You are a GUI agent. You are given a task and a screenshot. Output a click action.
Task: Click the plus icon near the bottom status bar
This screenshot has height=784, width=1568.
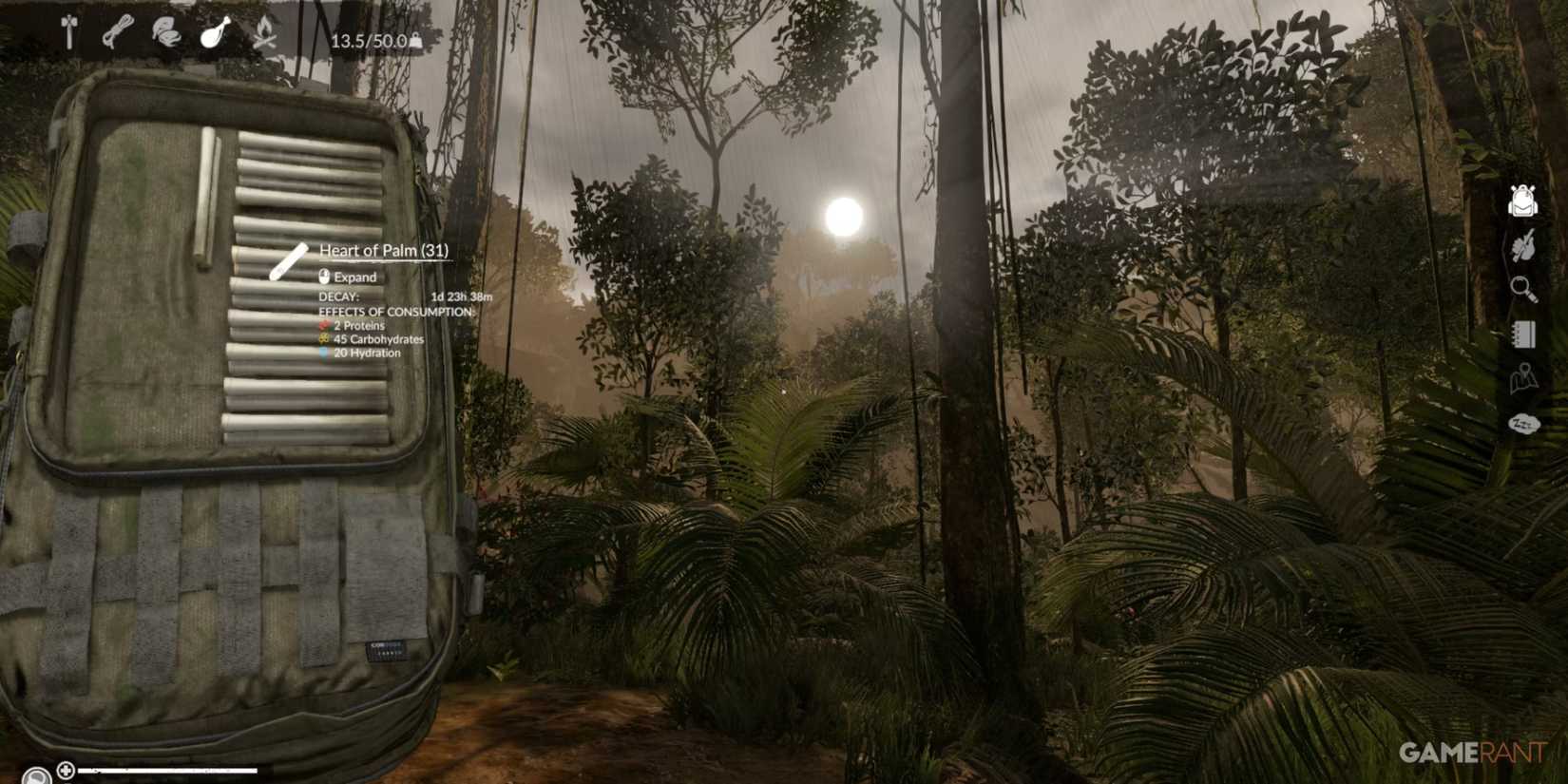coord(66,768)
